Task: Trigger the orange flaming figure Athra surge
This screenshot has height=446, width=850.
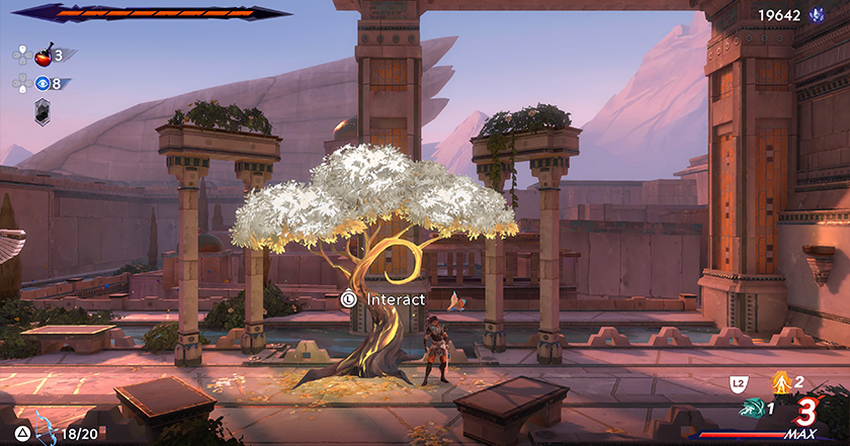Action: point(780,381)
